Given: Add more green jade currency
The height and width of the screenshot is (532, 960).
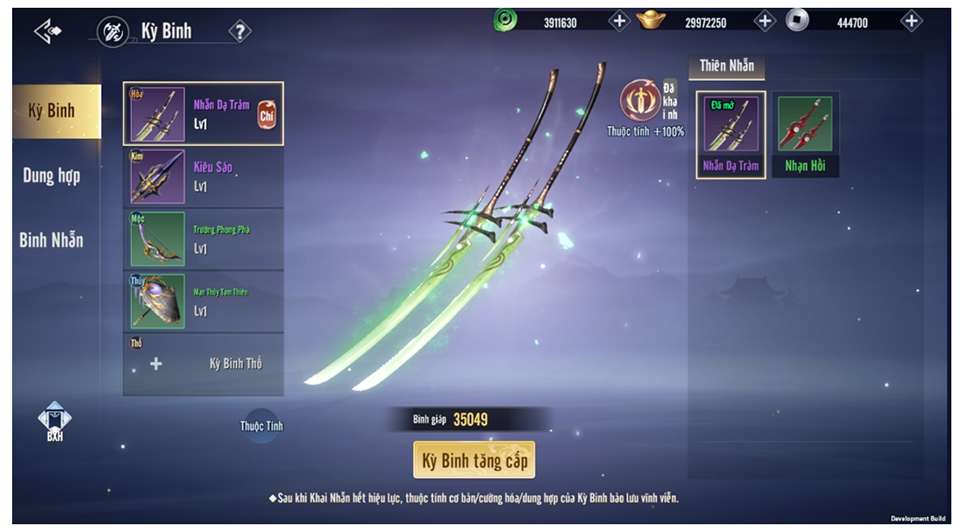Looking at the screenshot, I should tap(618, 21).
